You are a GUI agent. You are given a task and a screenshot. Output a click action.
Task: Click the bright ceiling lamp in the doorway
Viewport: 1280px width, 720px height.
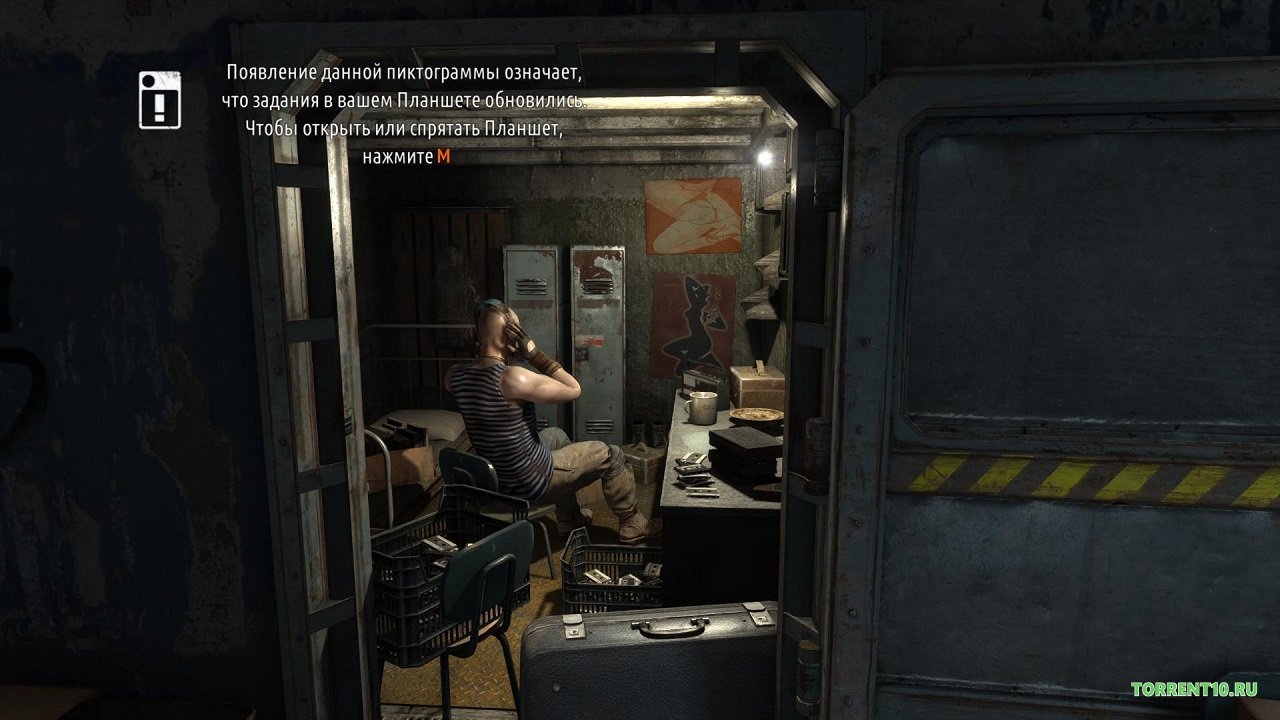[765, 155]
